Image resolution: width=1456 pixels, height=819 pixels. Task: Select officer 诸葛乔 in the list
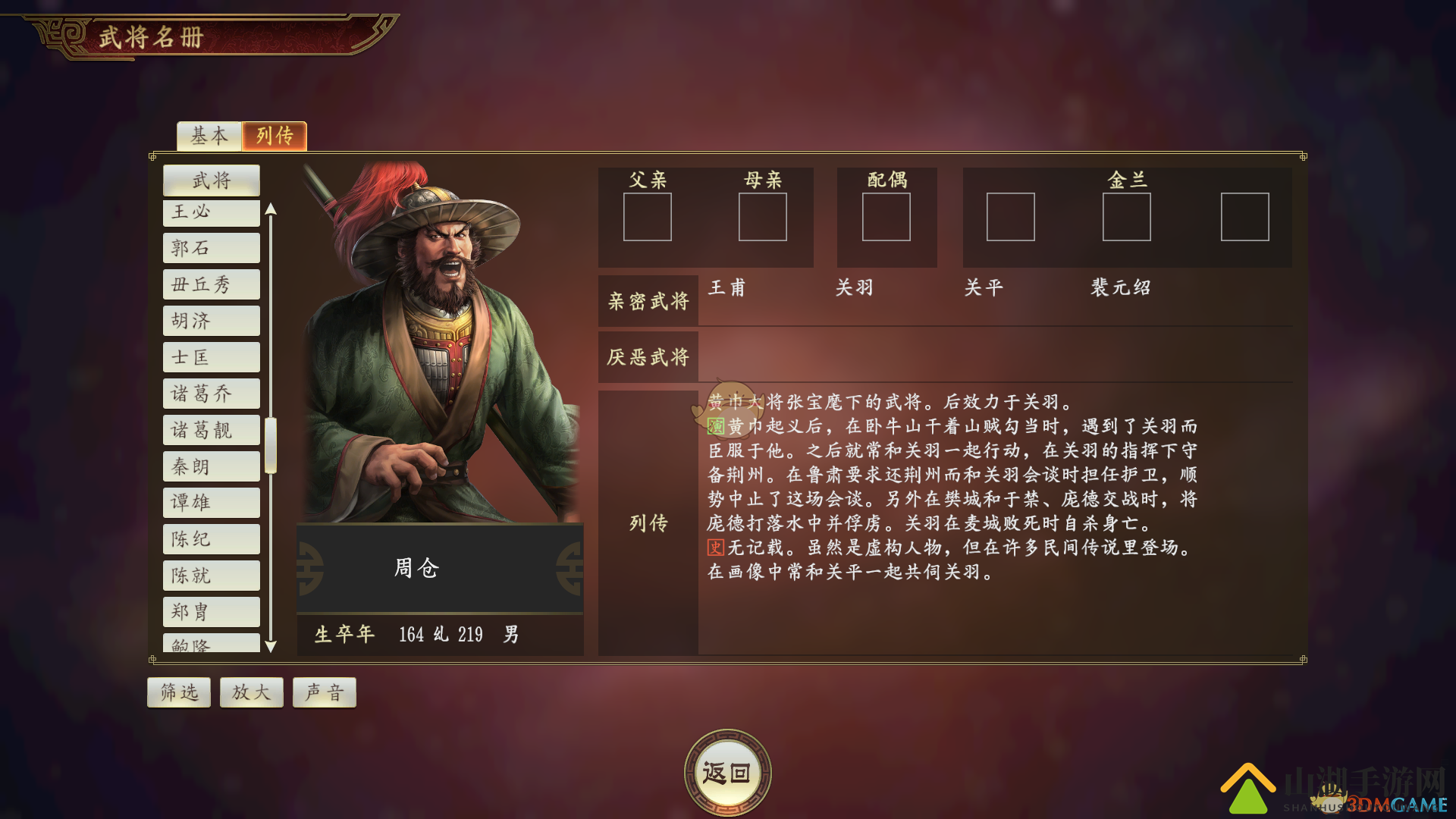point(211,393)
